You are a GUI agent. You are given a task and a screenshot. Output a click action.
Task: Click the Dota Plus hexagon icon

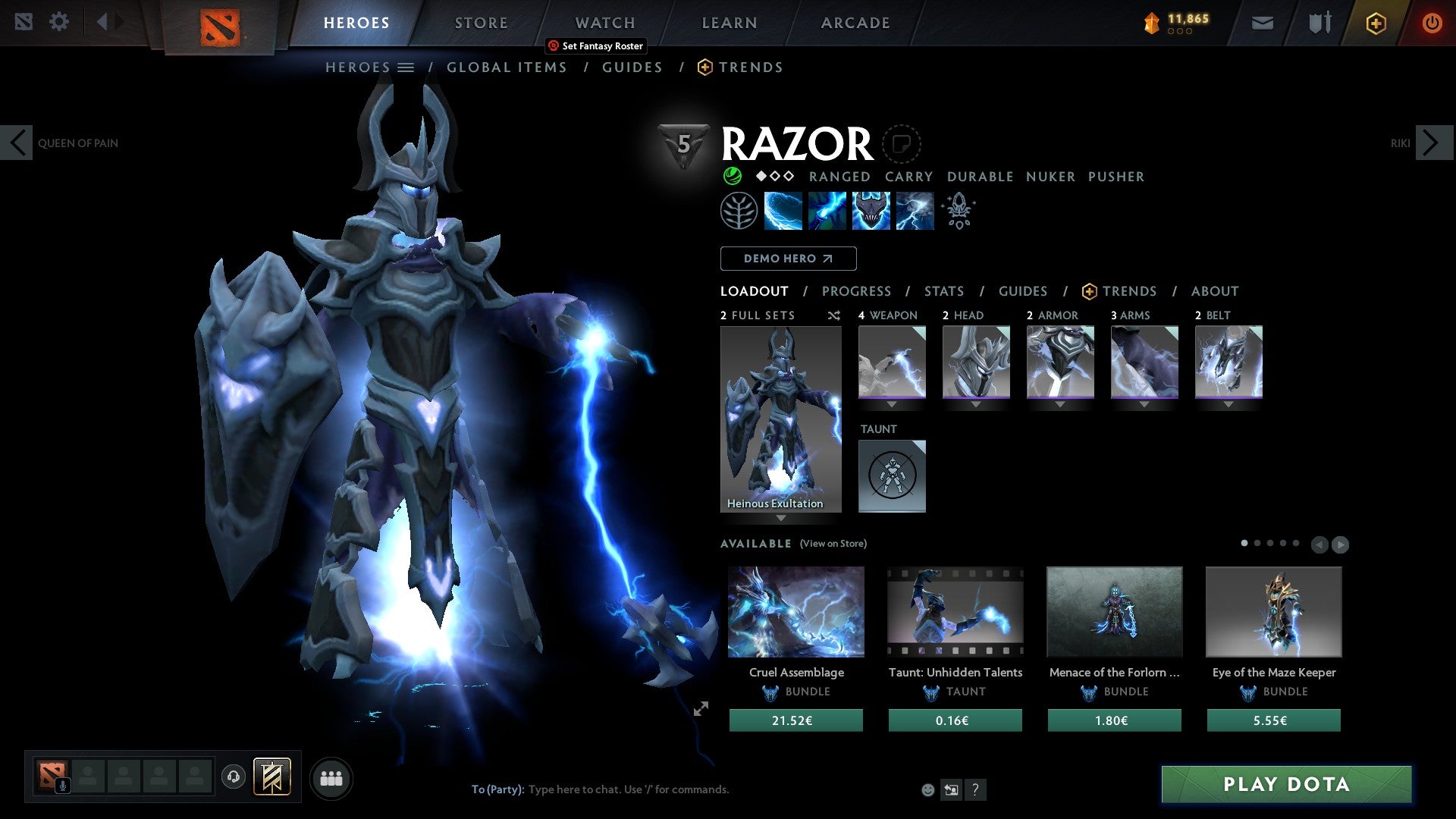coord(1375,23)
